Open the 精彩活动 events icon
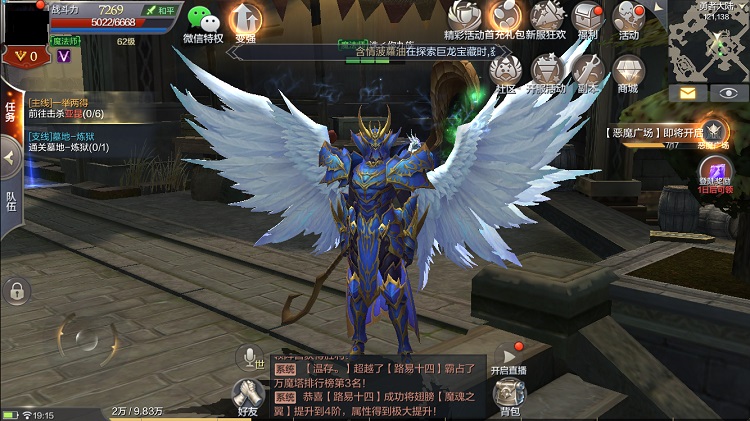This screenshot has height=421, width=750. click(x=462, y=16)
